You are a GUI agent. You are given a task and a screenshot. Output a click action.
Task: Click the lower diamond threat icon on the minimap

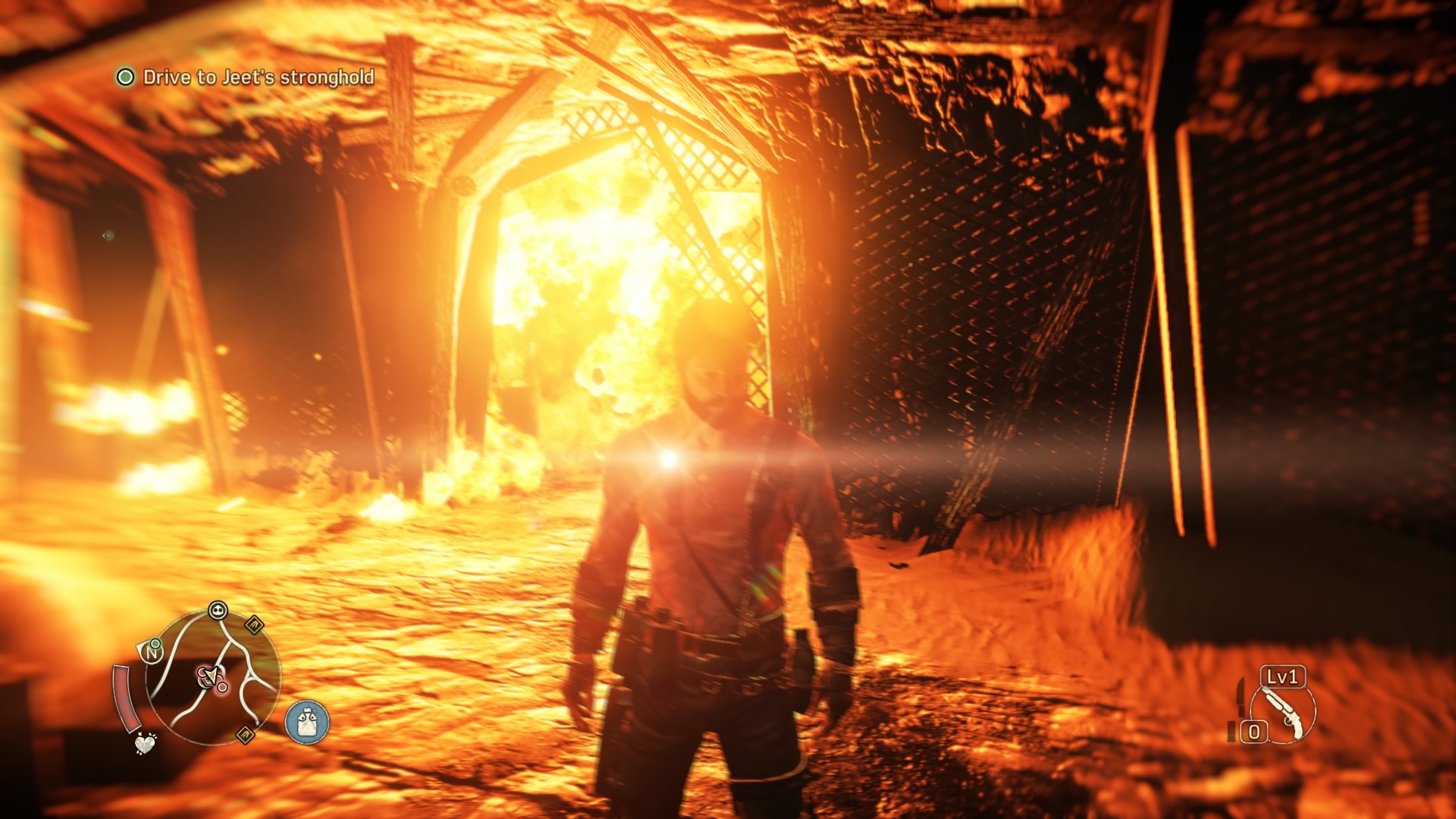coord(243,735)
